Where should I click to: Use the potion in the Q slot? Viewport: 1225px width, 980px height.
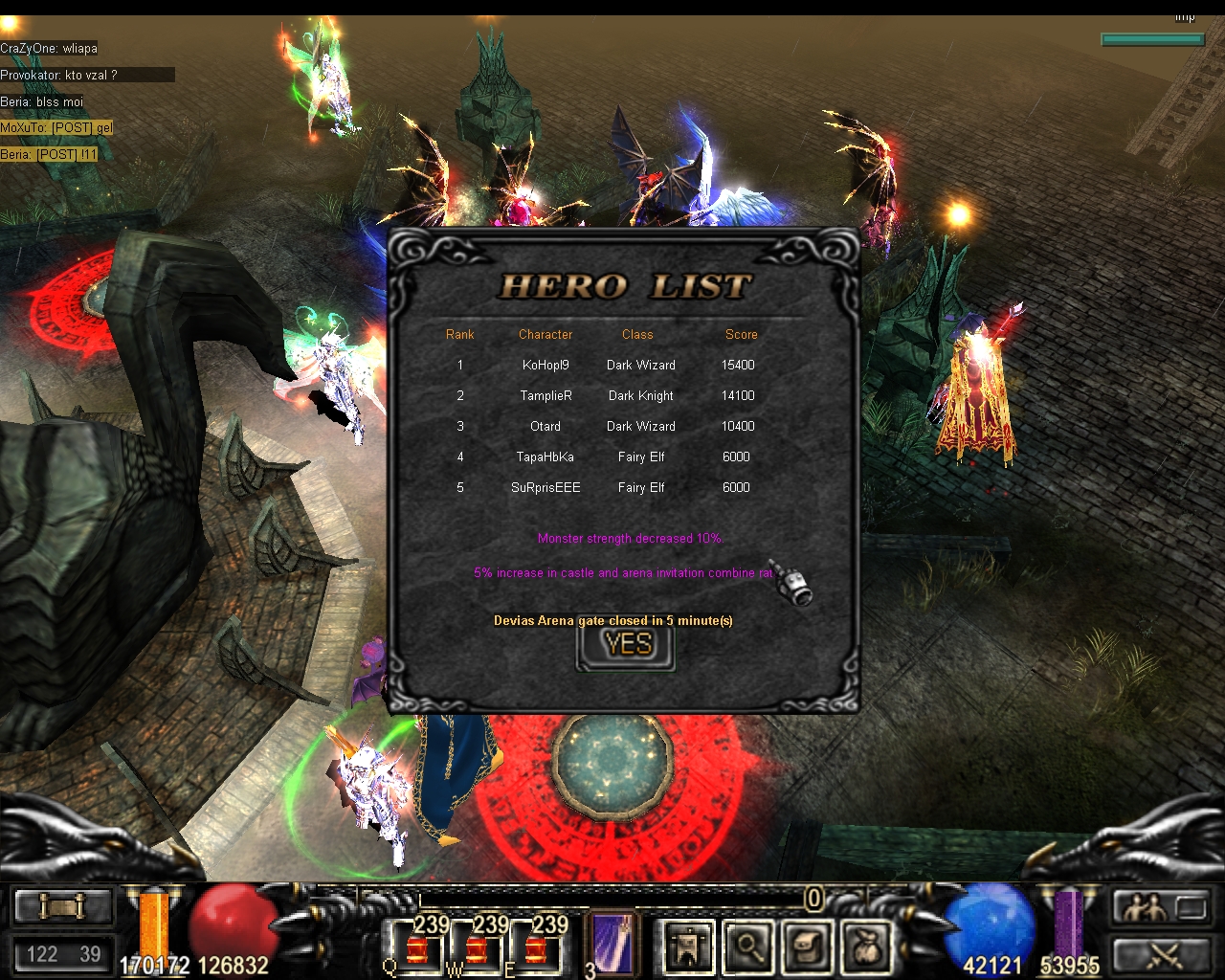[417, 947]
